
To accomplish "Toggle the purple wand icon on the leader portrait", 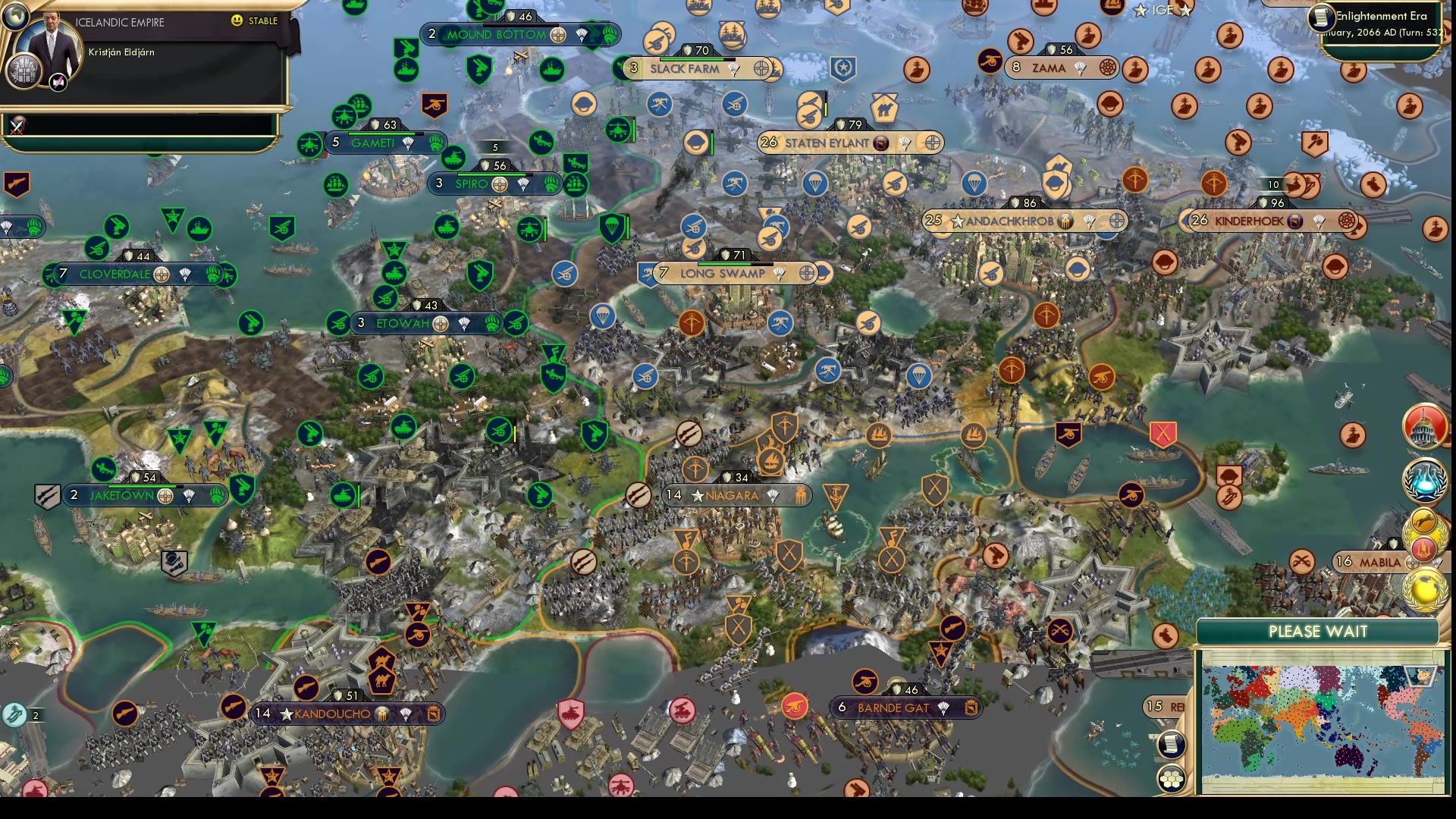I will point(58,83).
